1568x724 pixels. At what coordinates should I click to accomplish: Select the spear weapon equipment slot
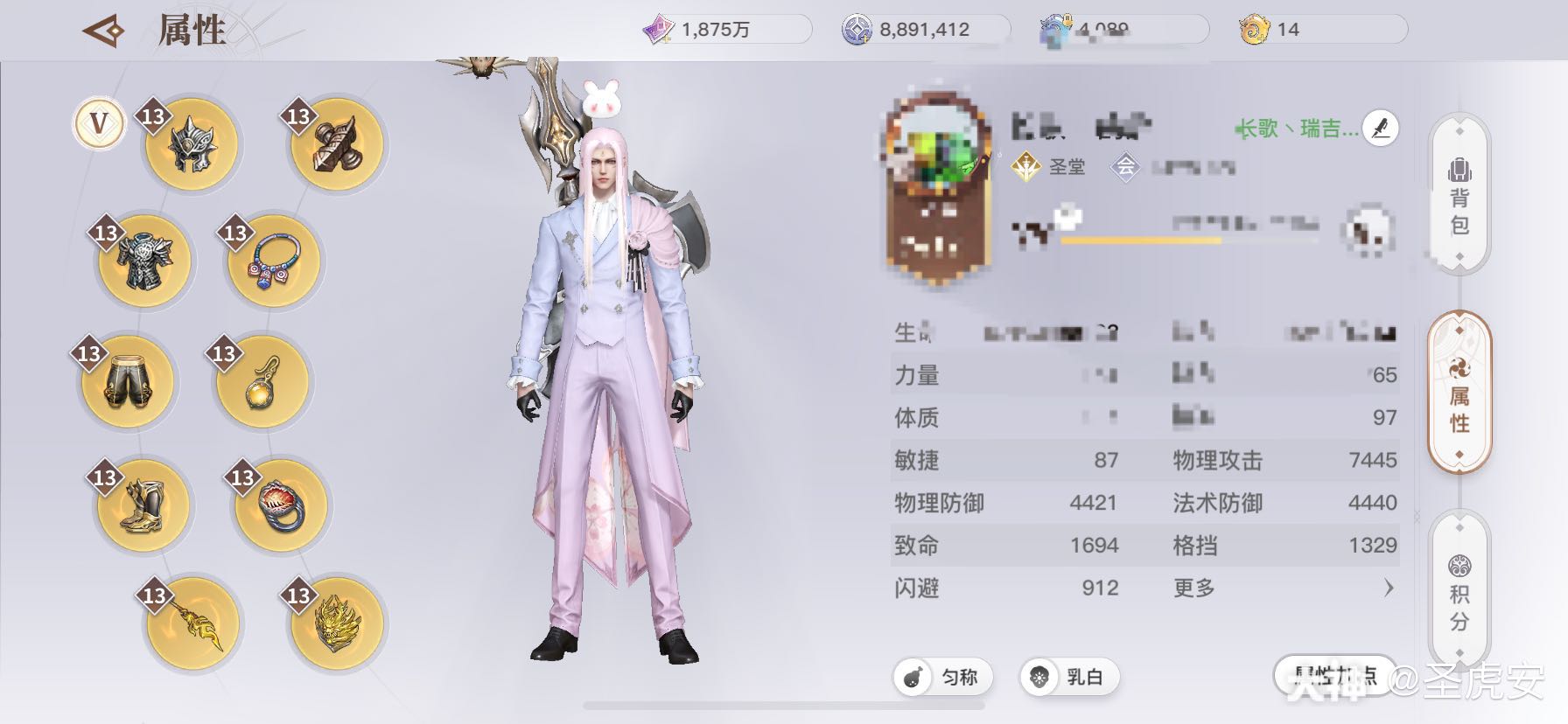192,623
